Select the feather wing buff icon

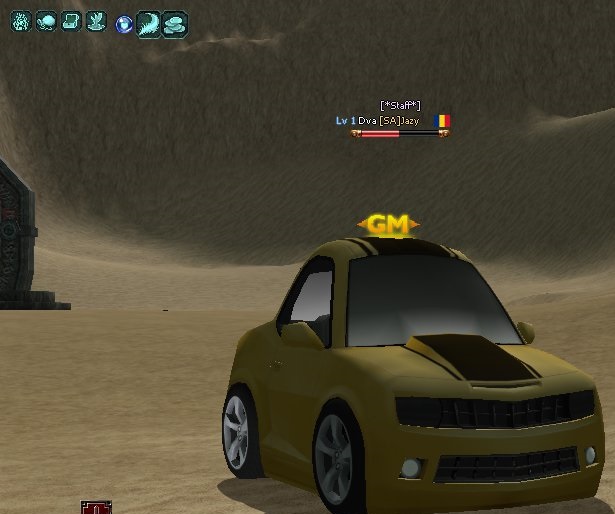[148, 23]
